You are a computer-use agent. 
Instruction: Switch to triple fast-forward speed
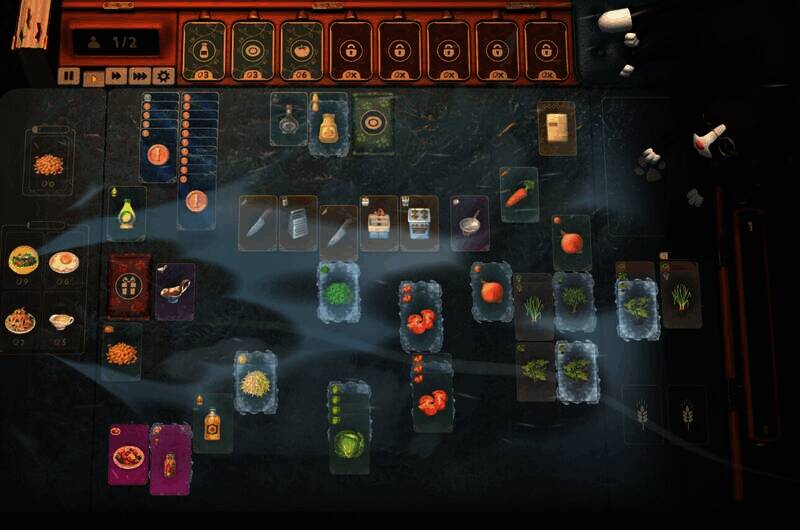pos(140,76)
